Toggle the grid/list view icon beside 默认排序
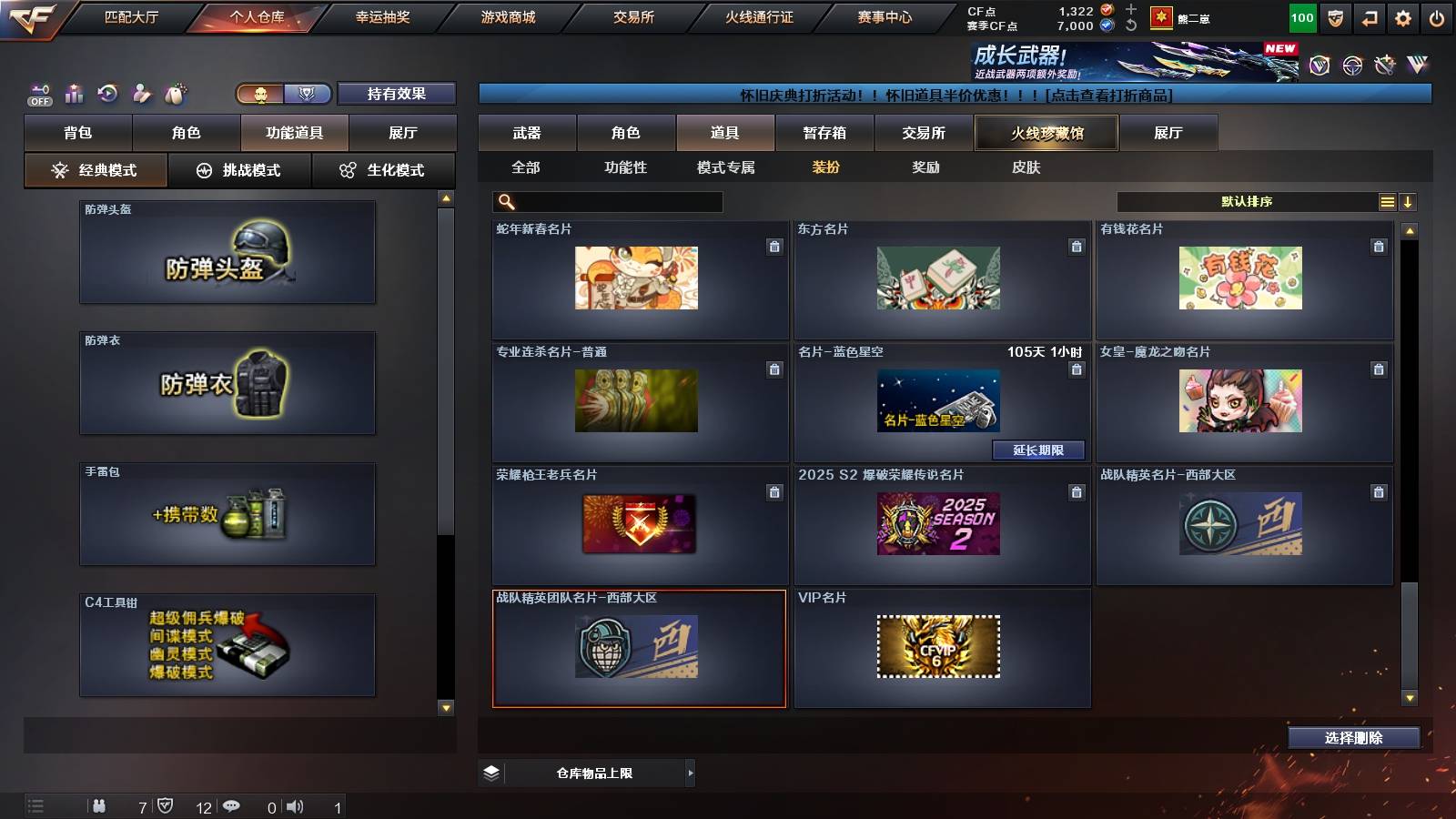The width and height of the screenshot is (1456, 819). pyautogui.click(x=1387, y=201)
